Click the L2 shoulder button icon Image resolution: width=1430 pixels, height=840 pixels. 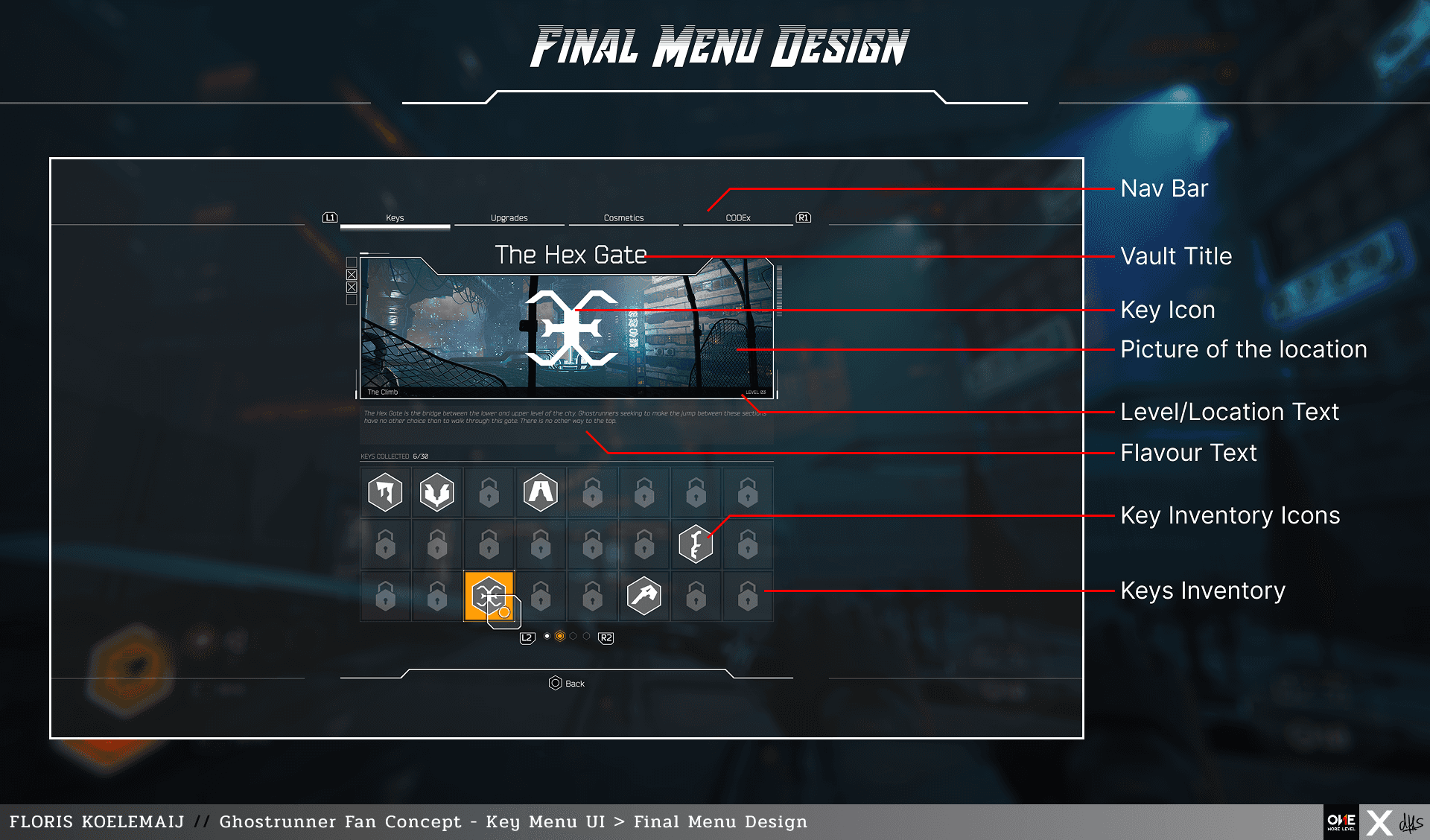[x=527, y=637]
